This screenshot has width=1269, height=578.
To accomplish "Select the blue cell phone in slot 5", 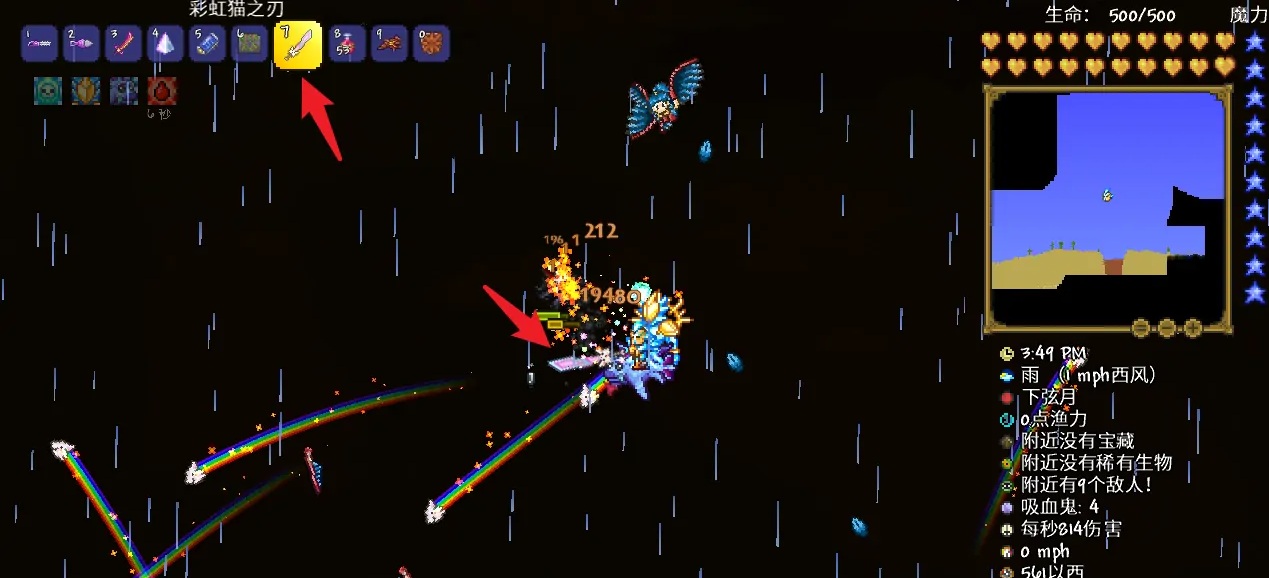I will (207, 44).
